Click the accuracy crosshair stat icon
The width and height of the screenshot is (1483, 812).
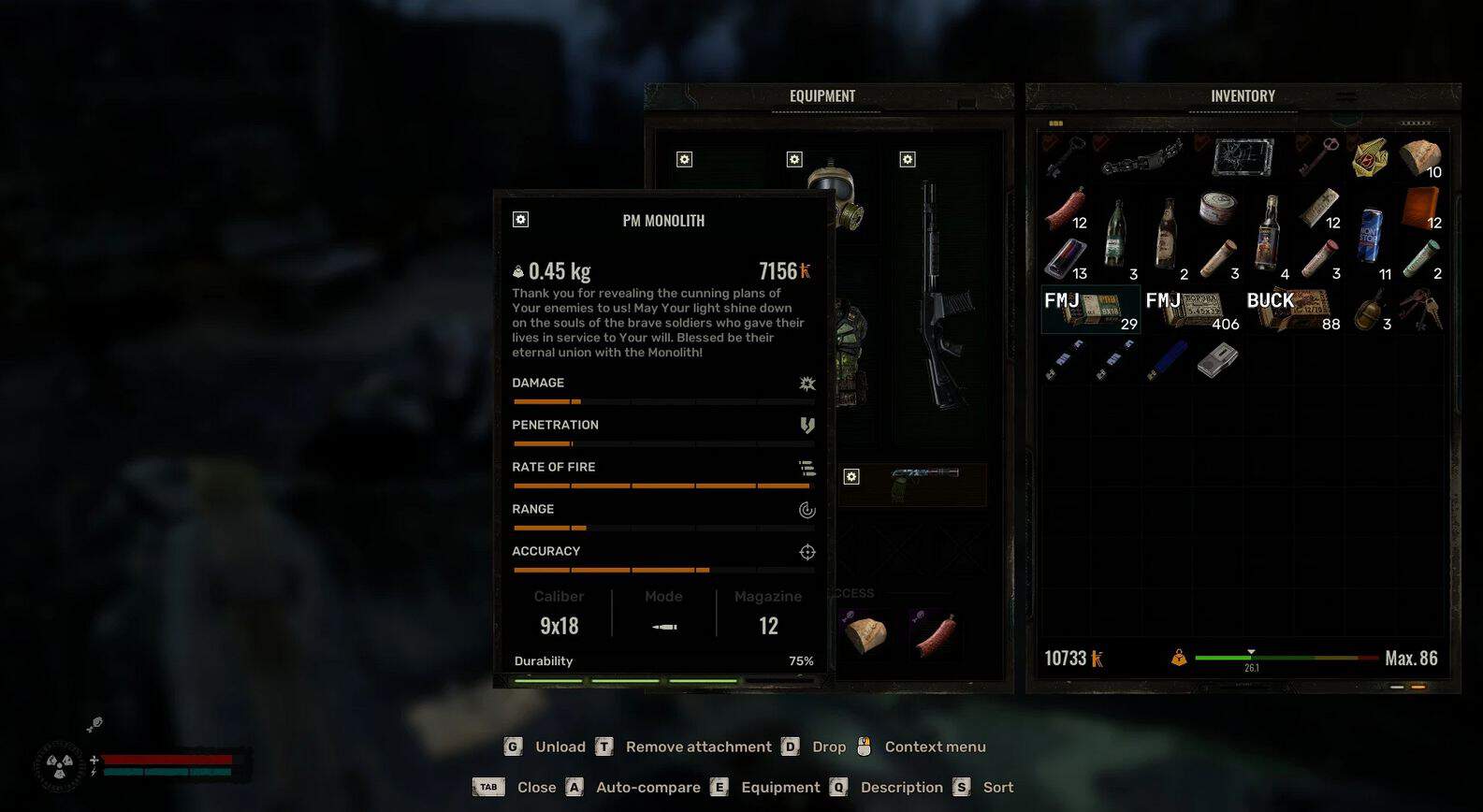[x=806, y=552]
